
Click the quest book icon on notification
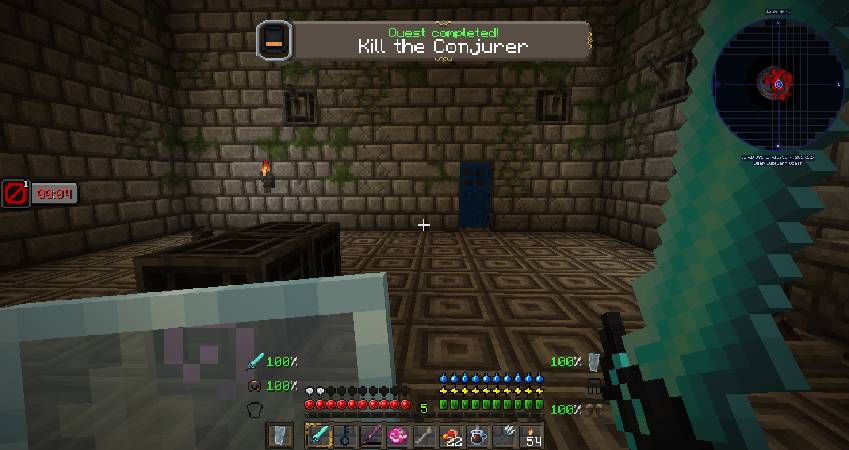tap(274, 41)
